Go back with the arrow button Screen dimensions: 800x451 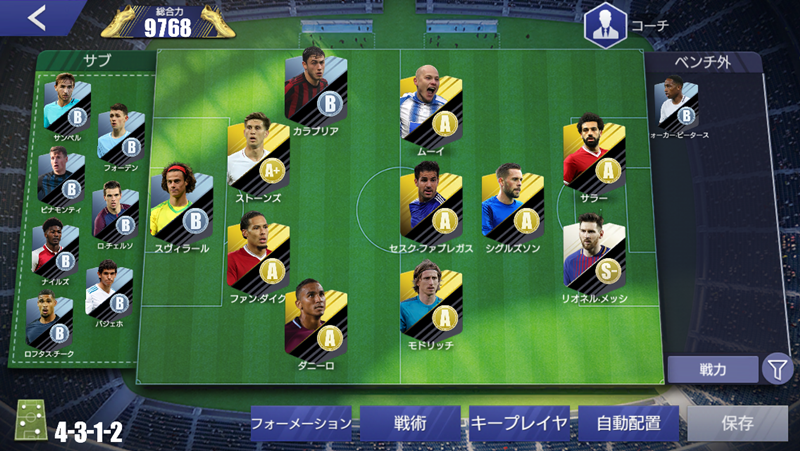click(x=37, y=18)
